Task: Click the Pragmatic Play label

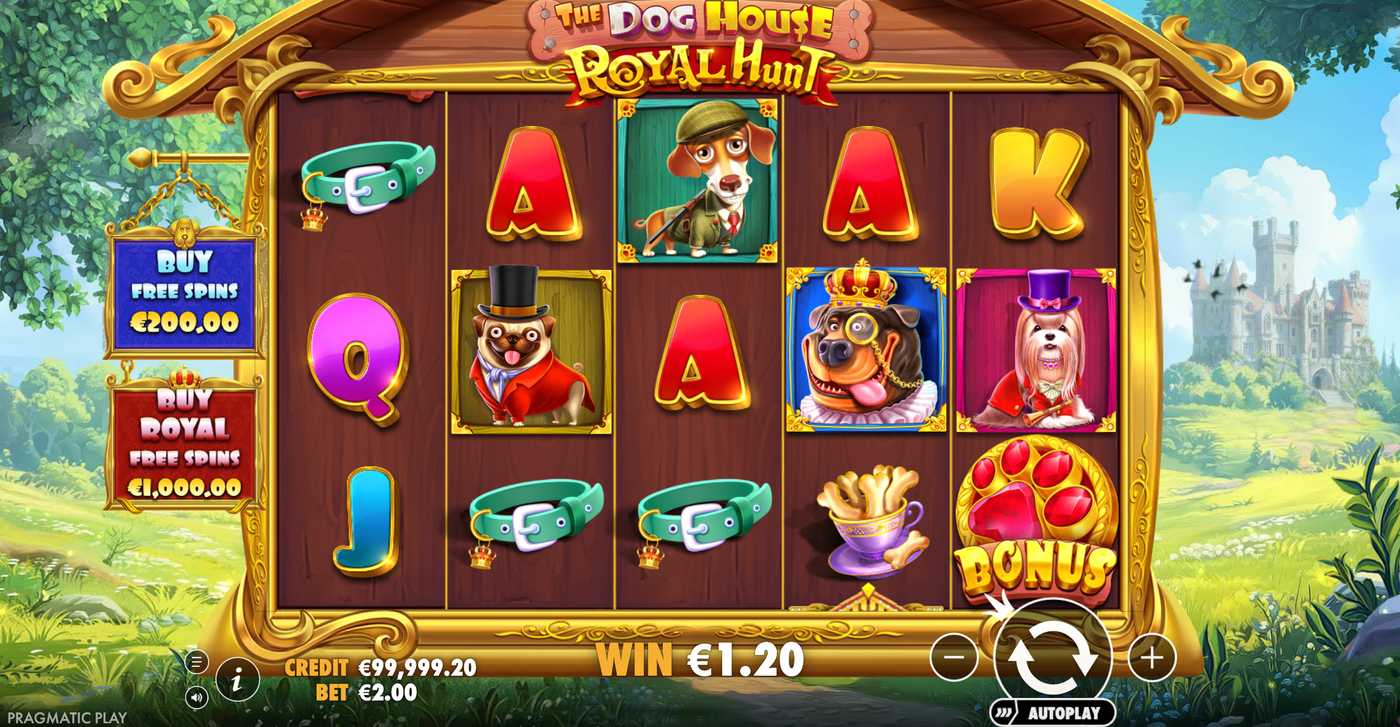Action: [x=67, y=716]
